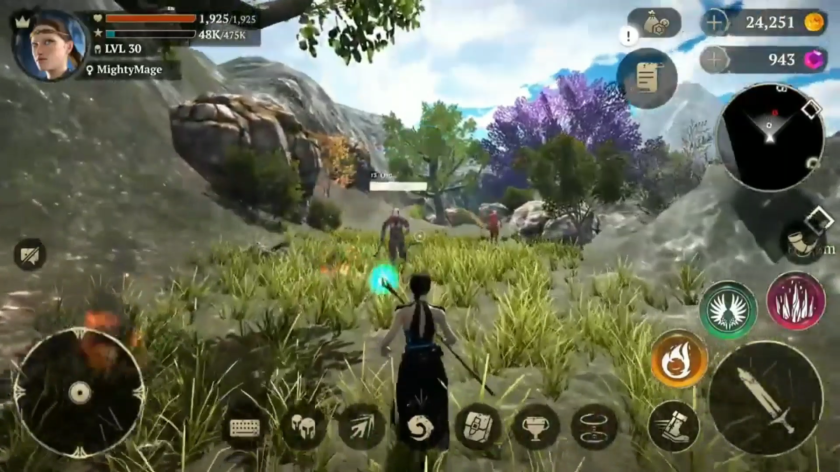
Task: Open the backpack inventory
Action: pos(478,427)
